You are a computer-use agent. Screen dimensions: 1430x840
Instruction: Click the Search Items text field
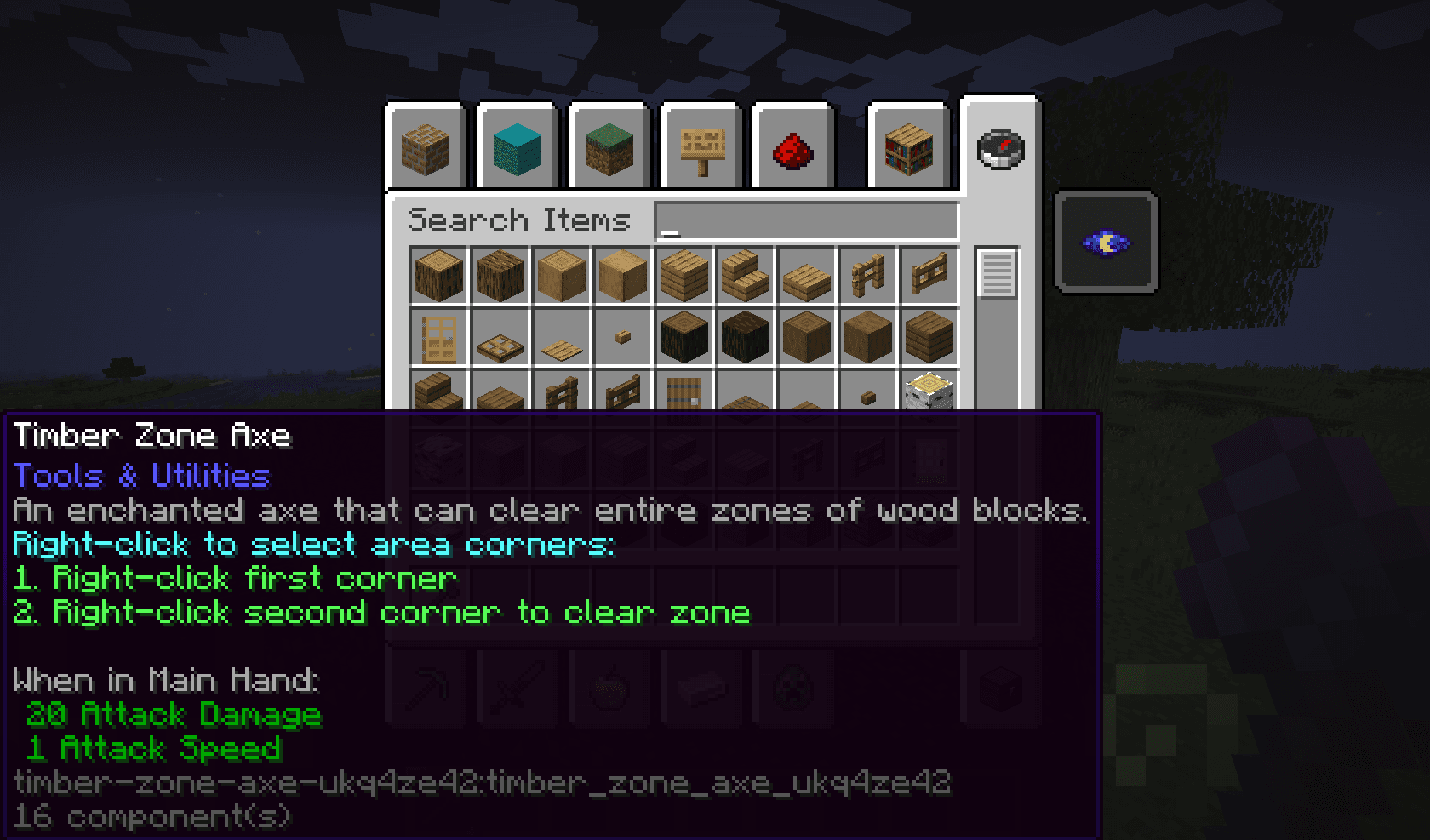(x=804, y=220)
